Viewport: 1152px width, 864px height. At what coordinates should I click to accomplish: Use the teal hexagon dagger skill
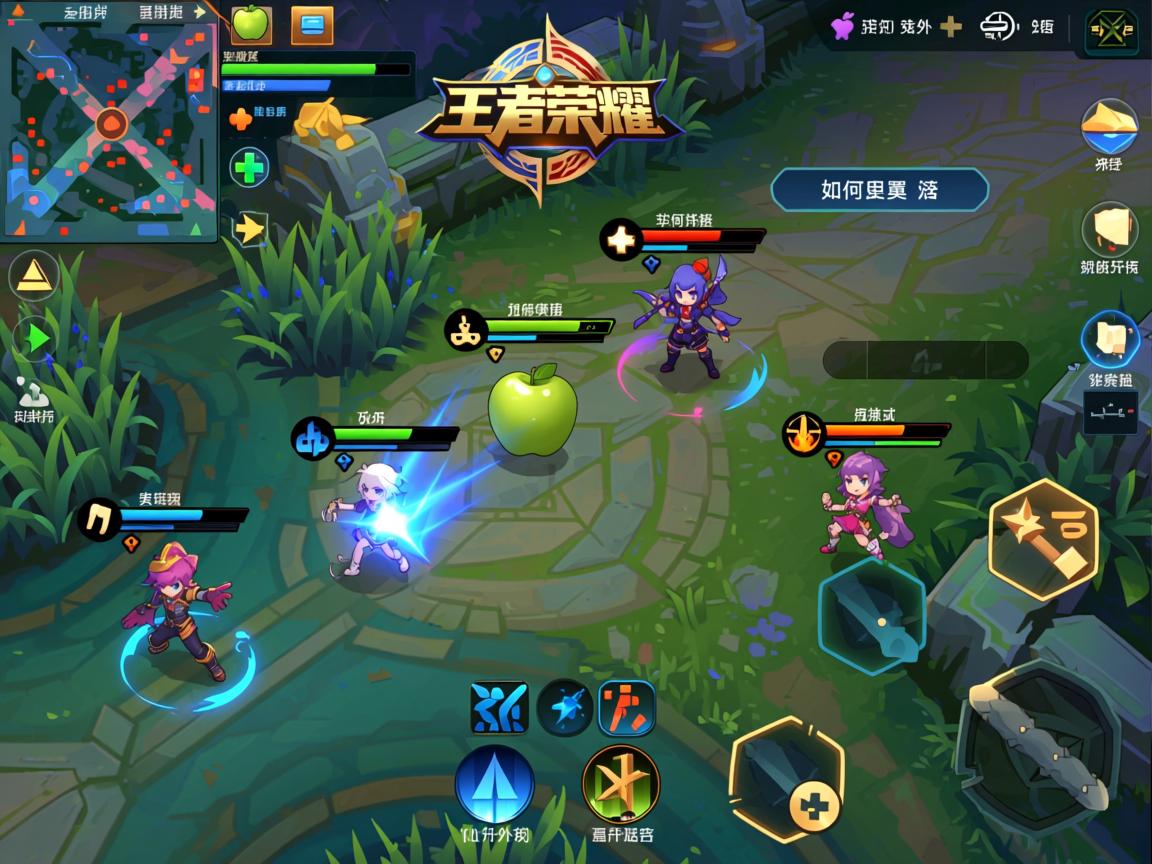pos(871,616)
